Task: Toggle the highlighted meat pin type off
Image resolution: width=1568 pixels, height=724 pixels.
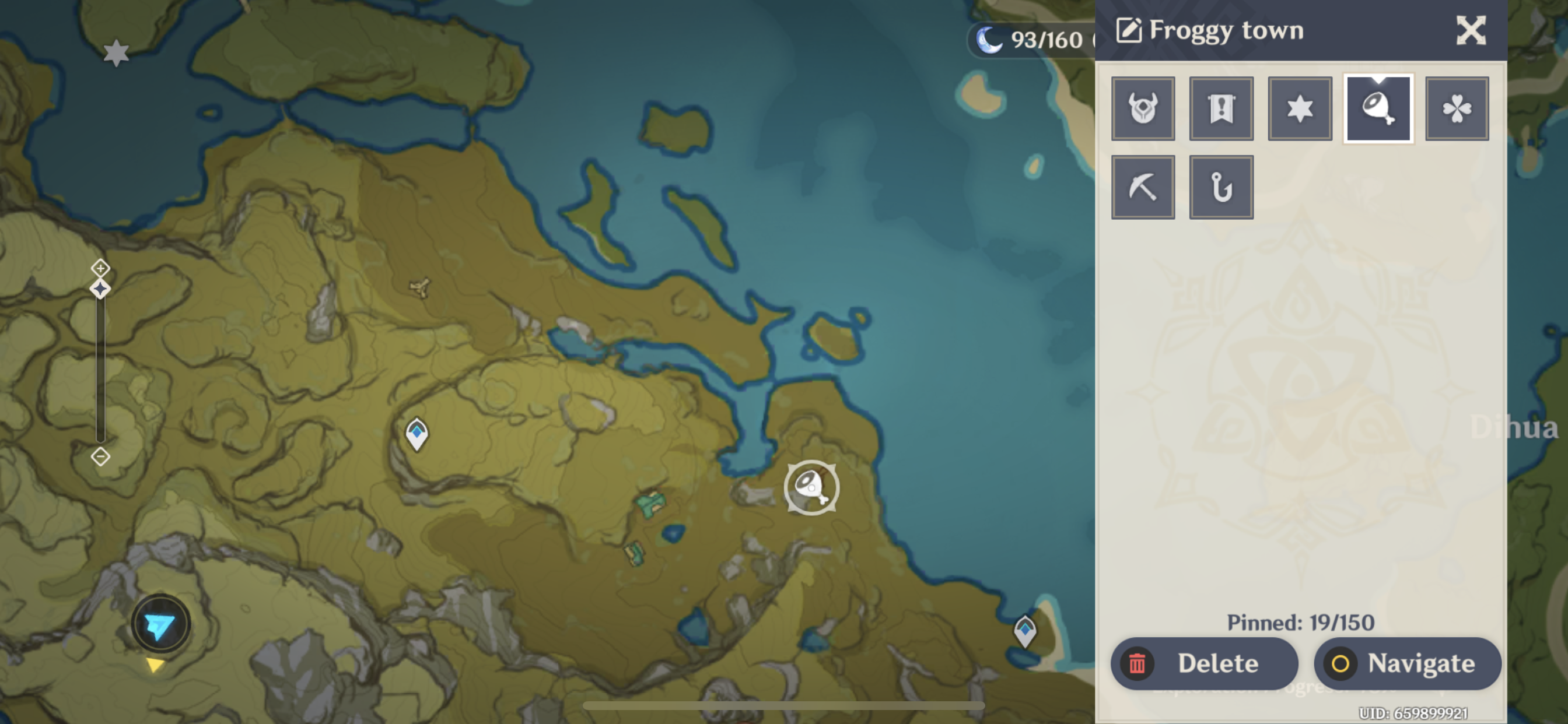Action: coord(1378,109)
